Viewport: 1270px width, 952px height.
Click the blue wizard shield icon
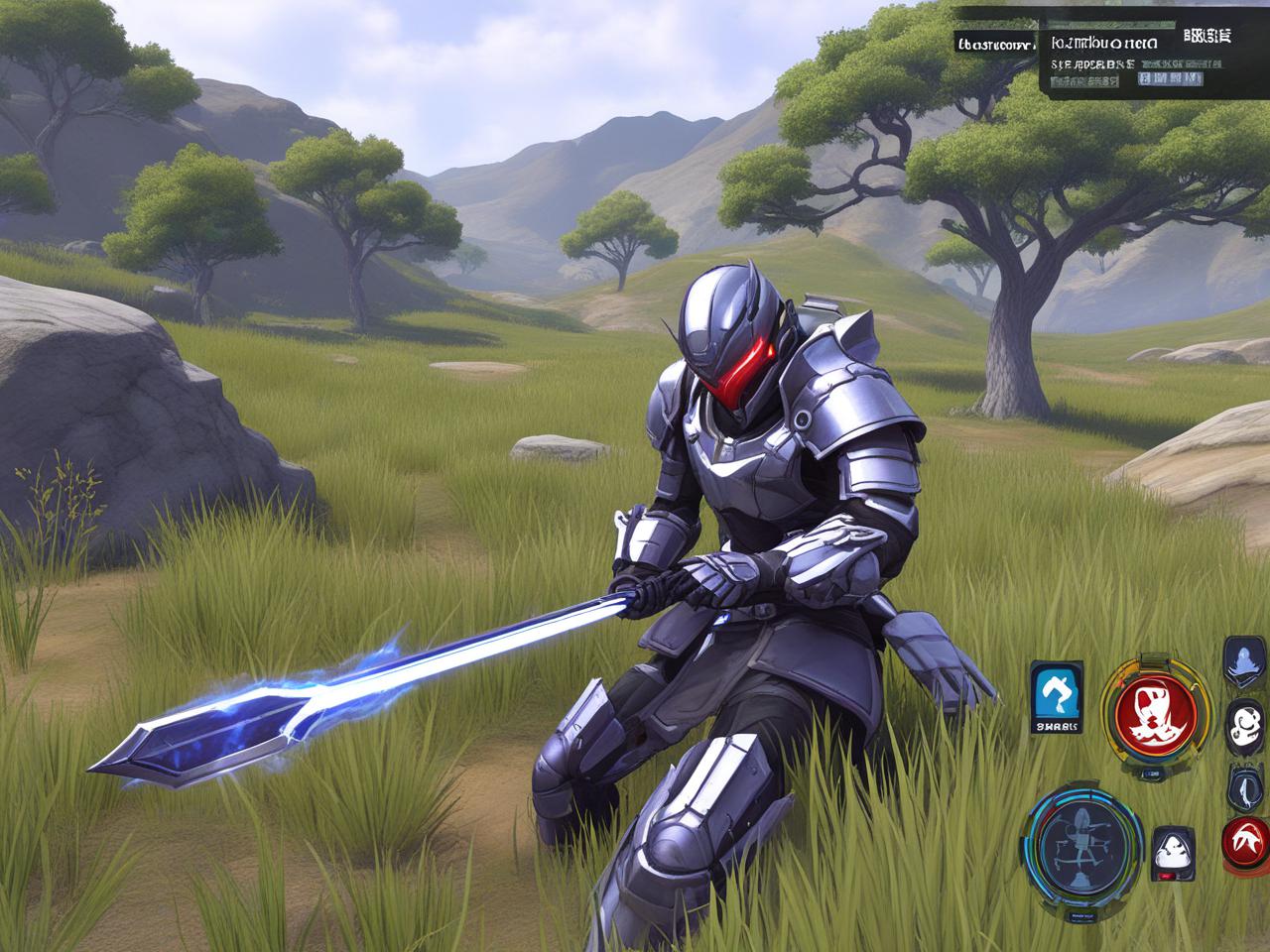pyautogui.click(x=1244, y=659)
